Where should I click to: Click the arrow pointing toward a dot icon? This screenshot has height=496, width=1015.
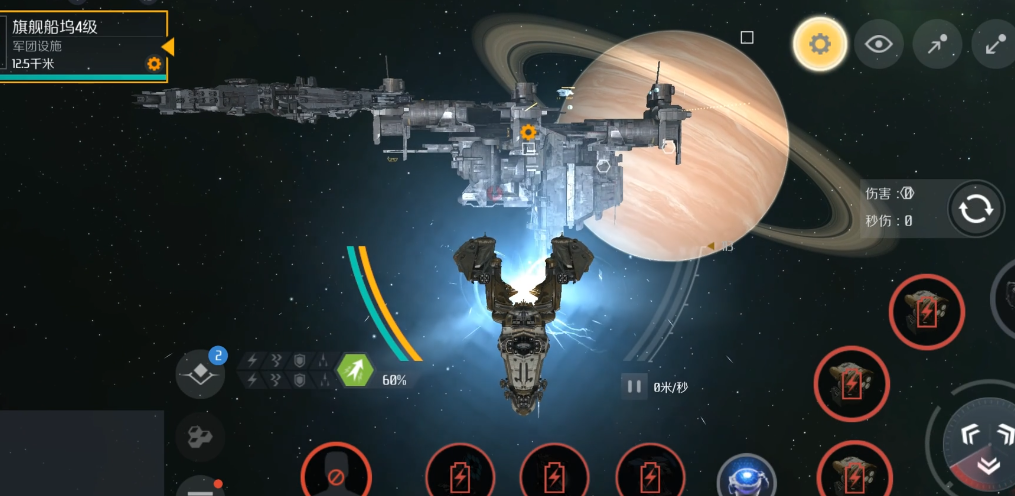tap(937, 44)
